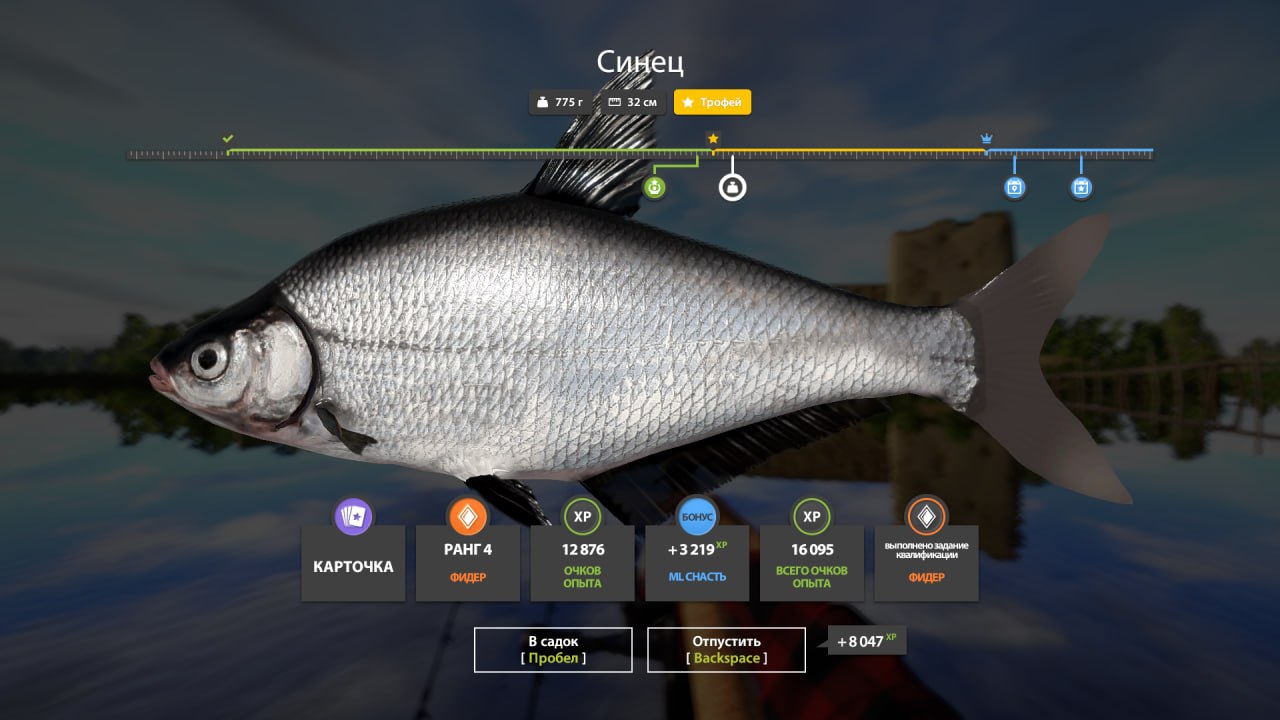Select the first blue record marker on scale
Viewport: 1280px width, 720px height.
(x=1014, y=187)
